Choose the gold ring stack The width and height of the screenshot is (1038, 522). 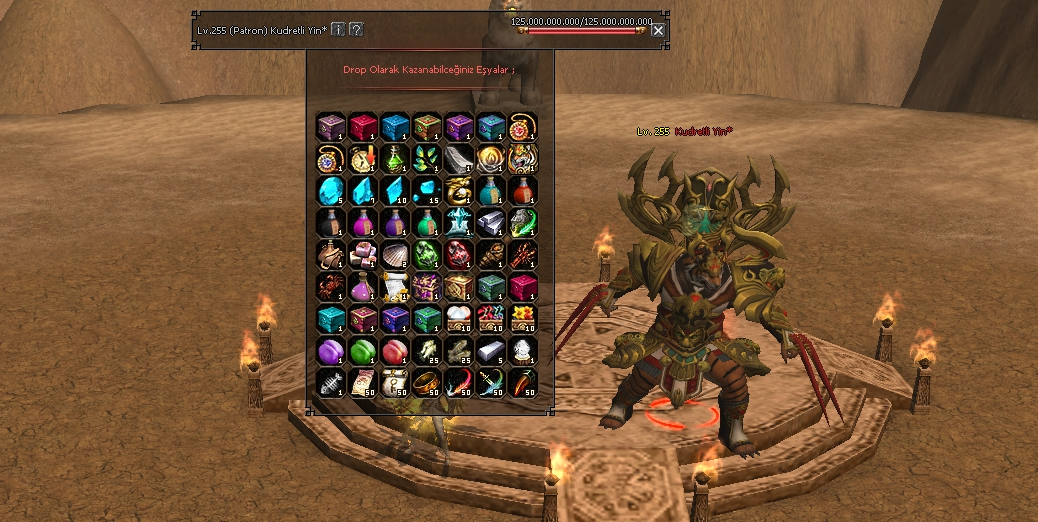[427, 383]
